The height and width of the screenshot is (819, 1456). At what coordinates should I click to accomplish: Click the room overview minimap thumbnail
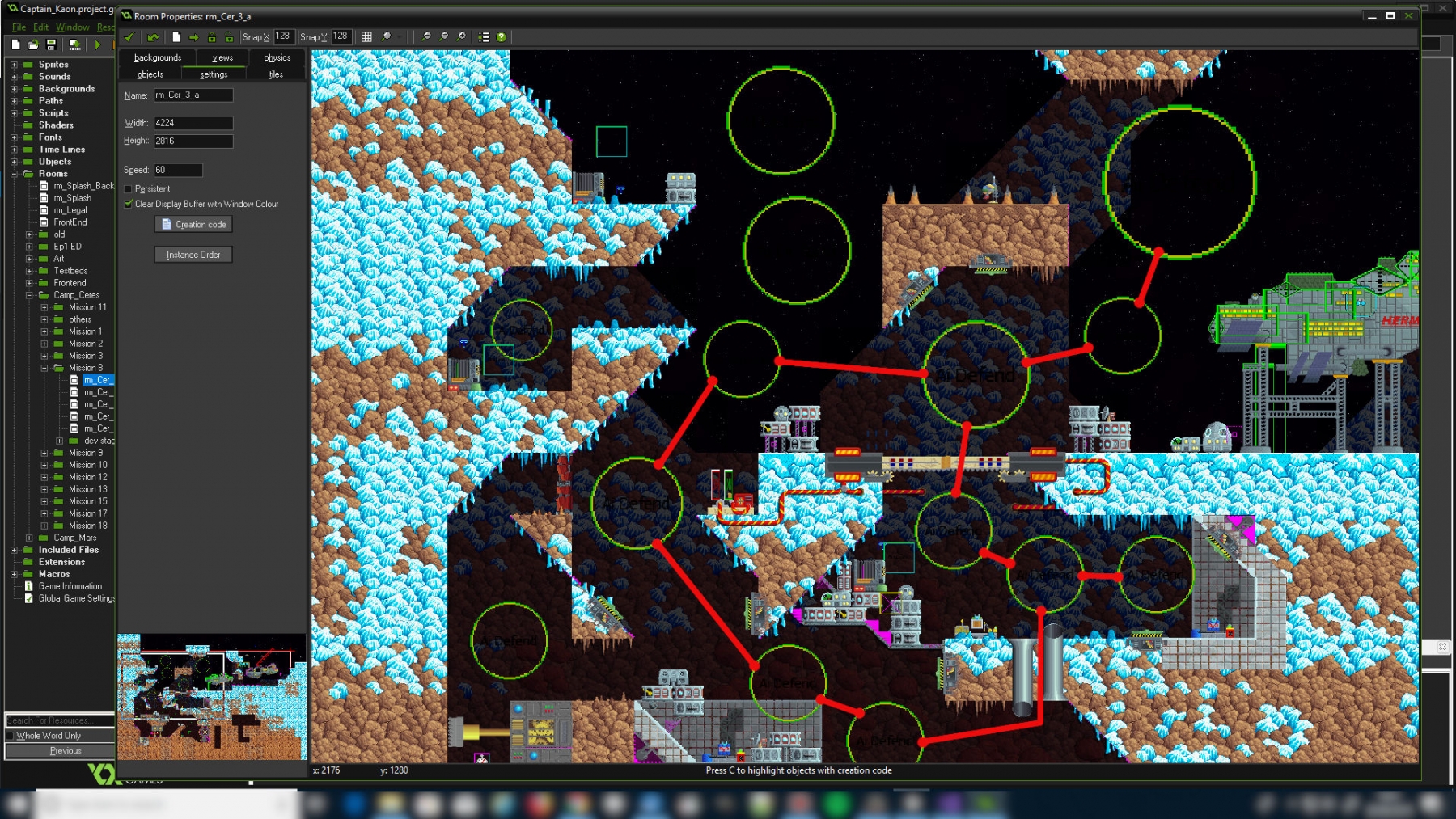pos(212,697)
